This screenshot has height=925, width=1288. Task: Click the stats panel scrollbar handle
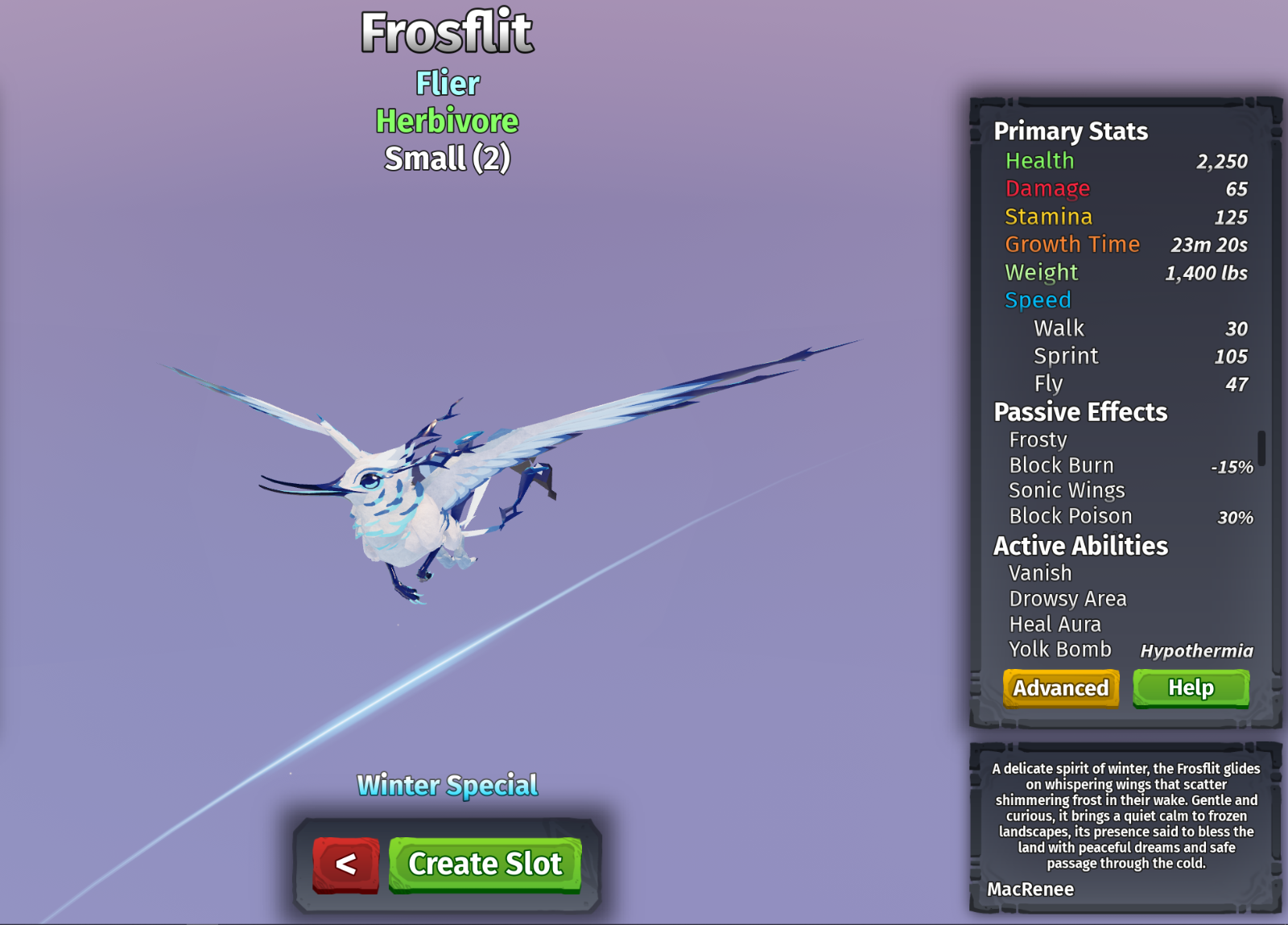(x=1261, y=448)
